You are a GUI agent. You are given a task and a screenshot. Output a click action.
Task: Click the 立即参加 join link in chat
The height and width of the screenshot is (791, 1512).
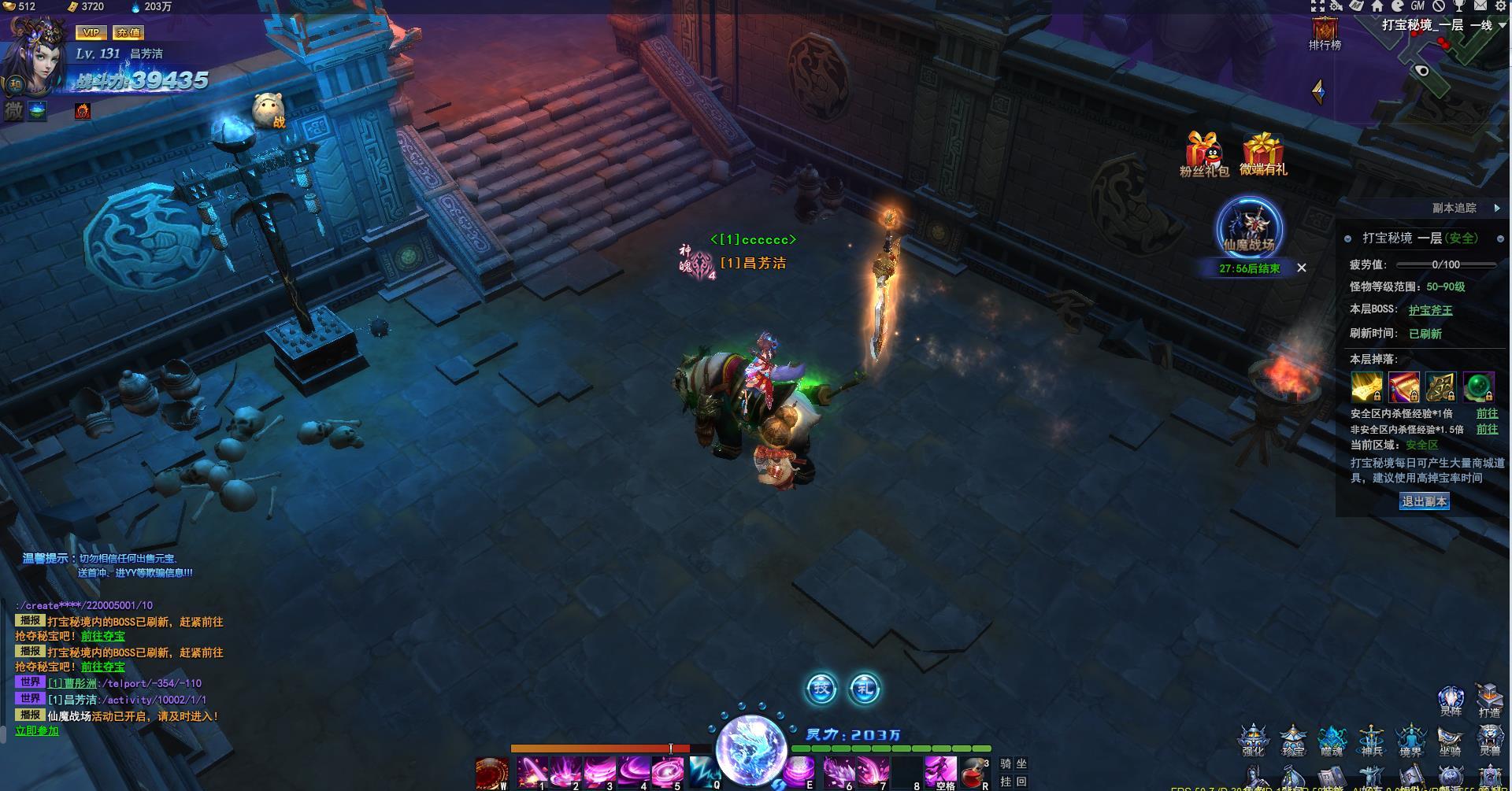point(37,730)
